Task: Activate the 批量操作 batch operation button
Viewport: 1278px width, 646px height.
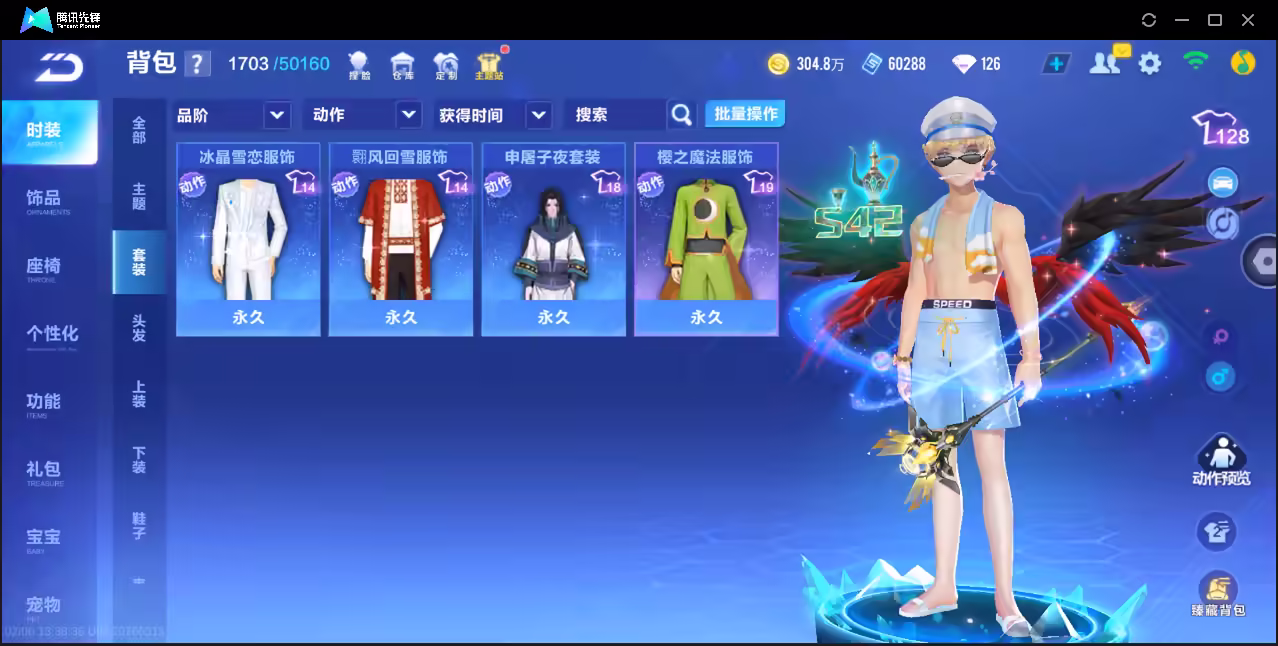Action: tap(745, 114)
